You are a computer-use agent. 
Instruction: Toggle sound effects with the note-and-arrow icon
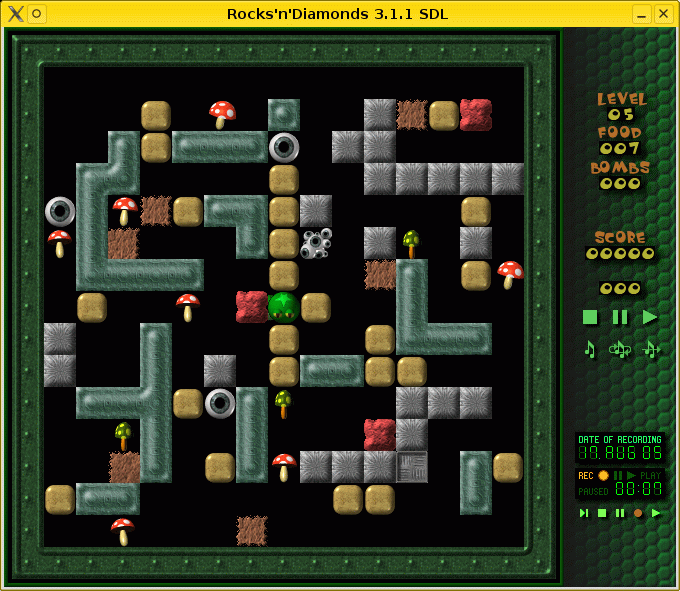click(652, 349)
